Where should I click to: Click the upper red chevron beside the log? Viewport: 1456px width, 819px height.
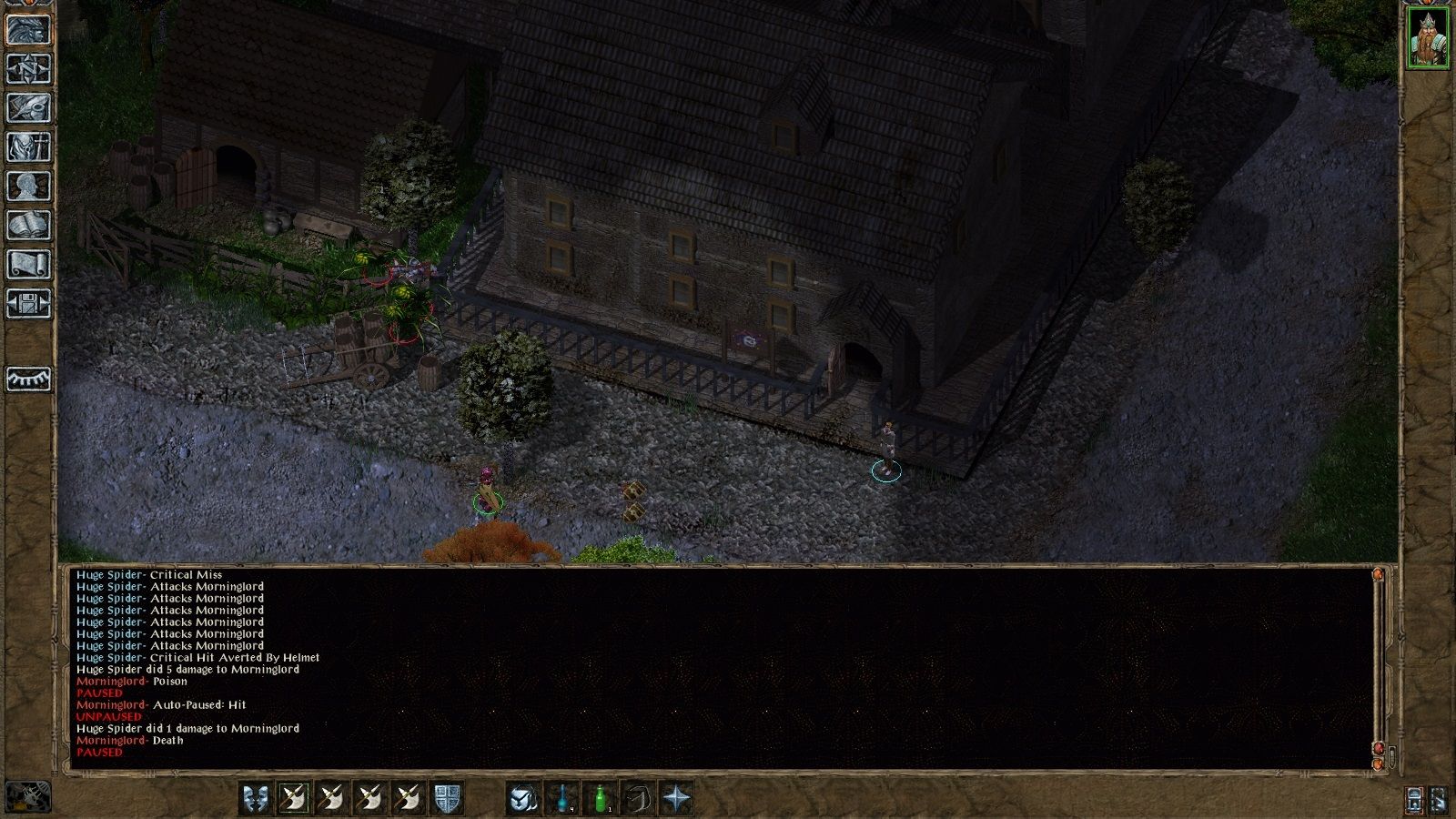coord(1378,575)
